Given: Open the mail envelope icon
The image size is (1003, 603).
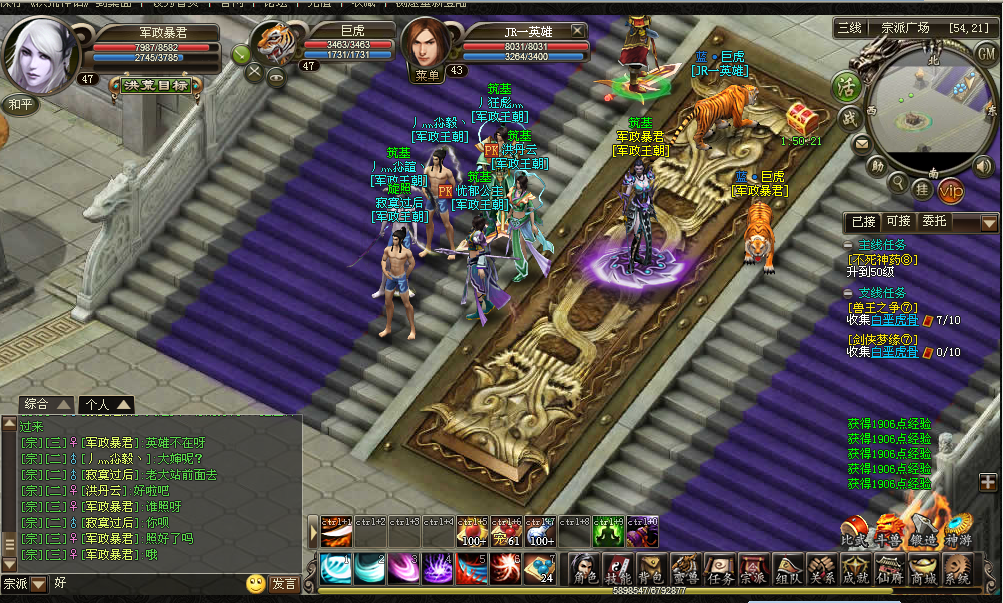Looking at the screenshot, I should click(861, 144).
